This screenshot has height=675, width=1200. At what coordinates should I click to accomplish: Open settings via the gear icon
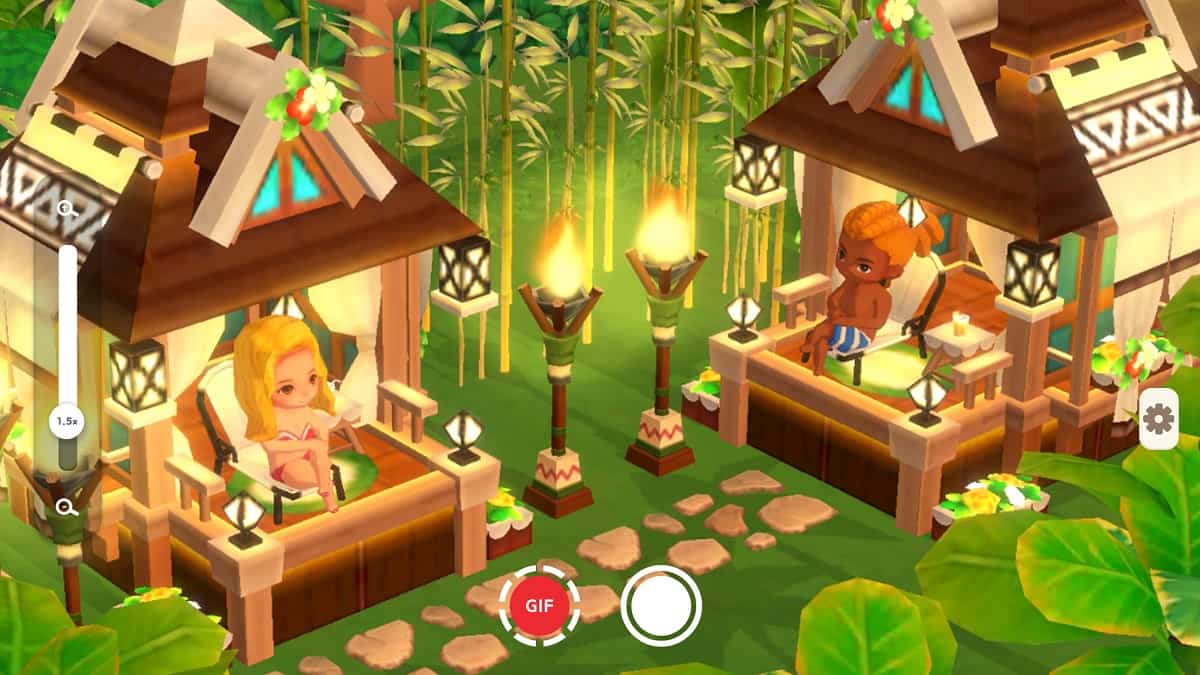[1158, 419]
